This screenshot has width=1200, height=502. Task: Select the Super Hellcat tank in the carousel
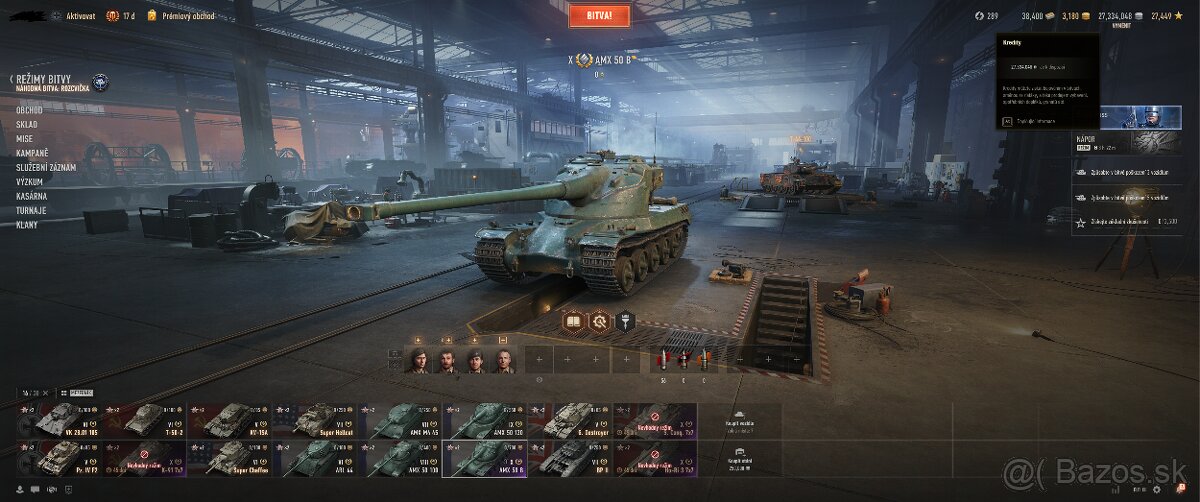[318, 420]
